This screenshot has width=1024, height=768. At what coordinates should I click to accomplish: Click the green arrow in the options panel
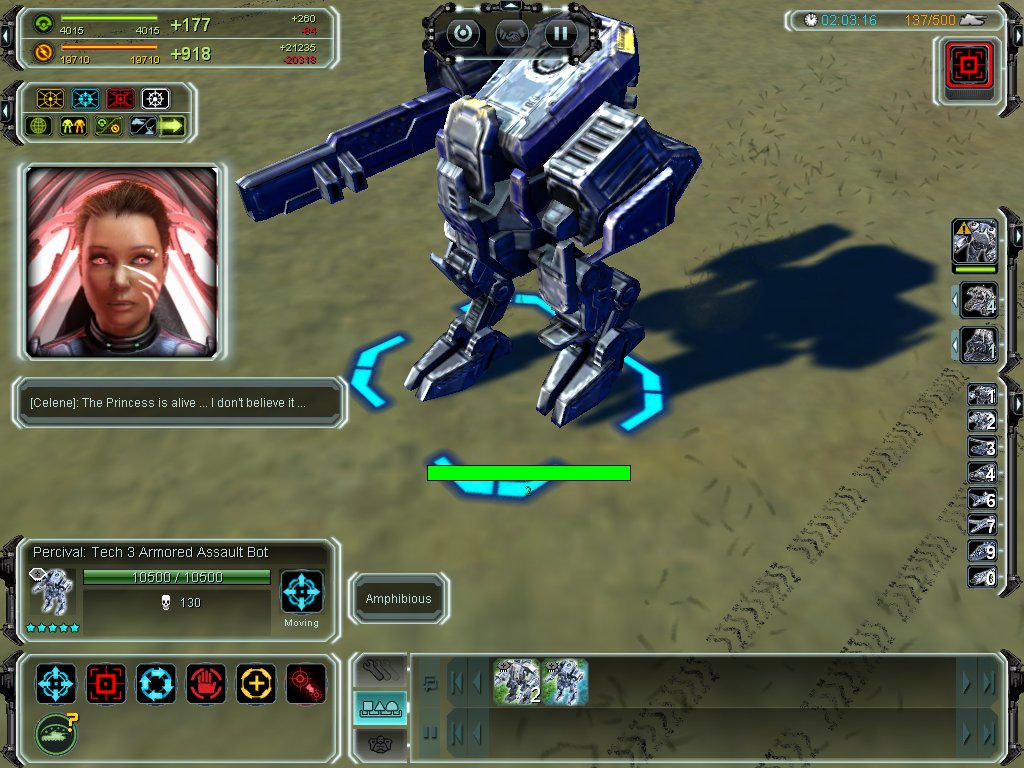(x=172, y=126)
